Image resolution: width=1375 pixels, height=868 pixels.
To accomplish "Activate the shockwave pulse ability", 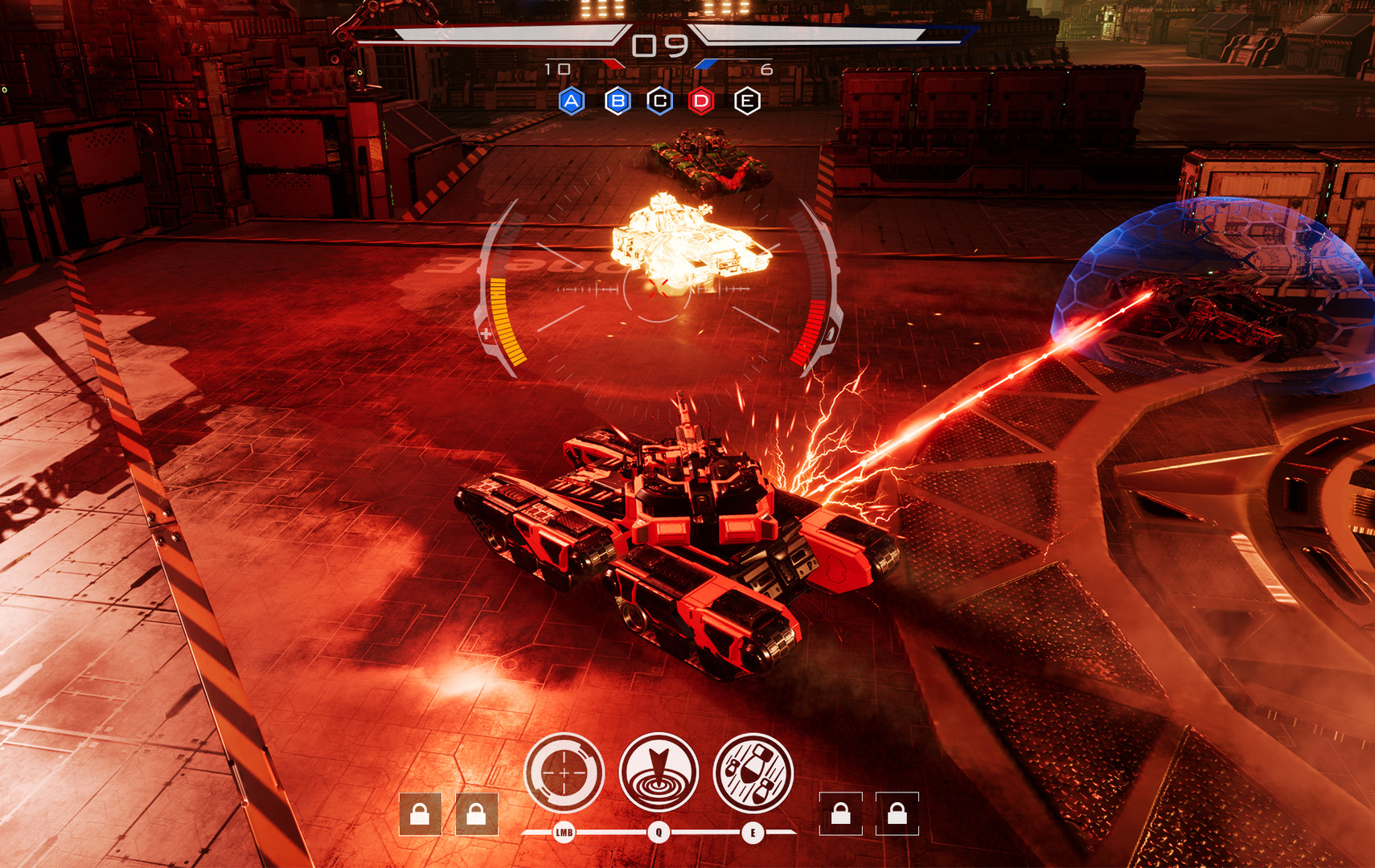I will [659, 773].
